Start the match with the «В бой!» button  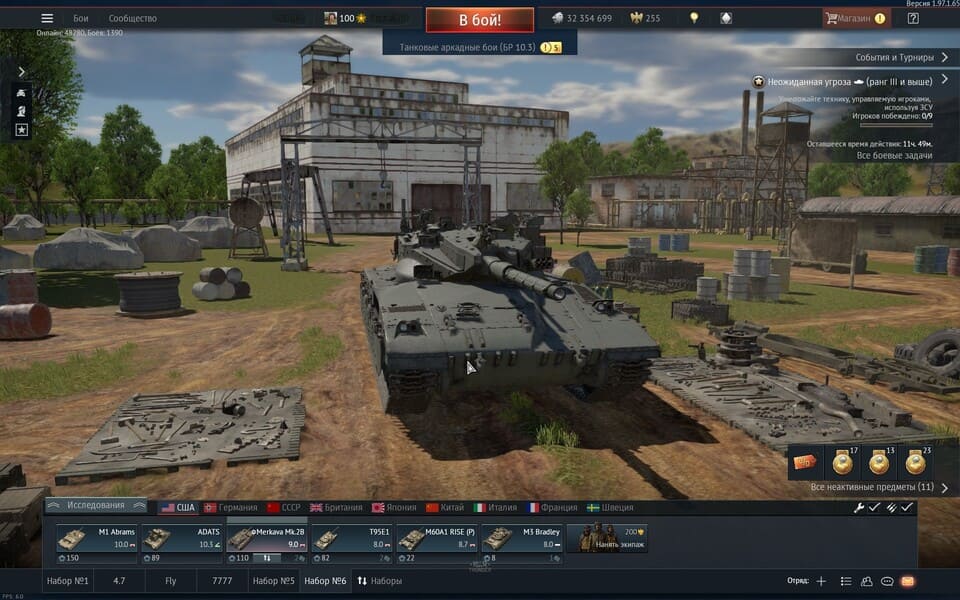[479, 20]
